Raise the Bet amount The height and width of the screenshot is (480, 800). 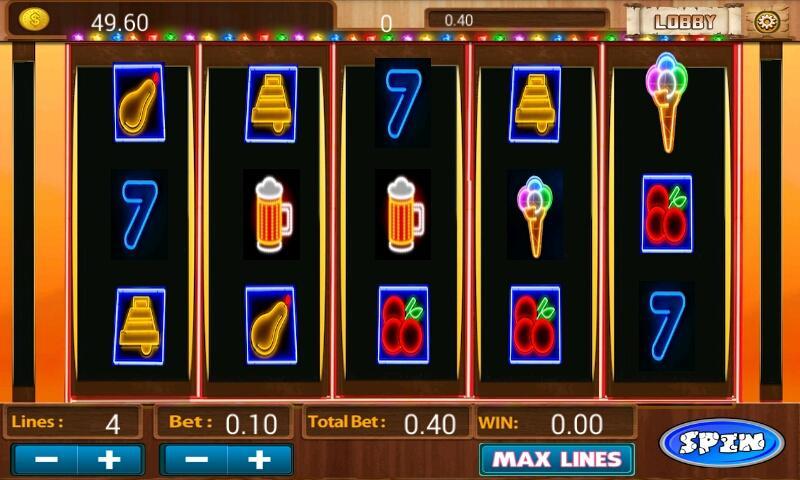click(259, 460)
